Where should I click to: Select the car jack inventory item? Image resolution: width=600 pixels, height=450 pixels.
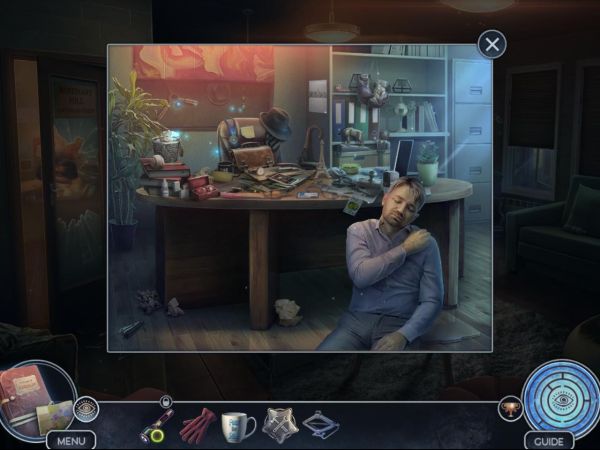pos(320,424)
